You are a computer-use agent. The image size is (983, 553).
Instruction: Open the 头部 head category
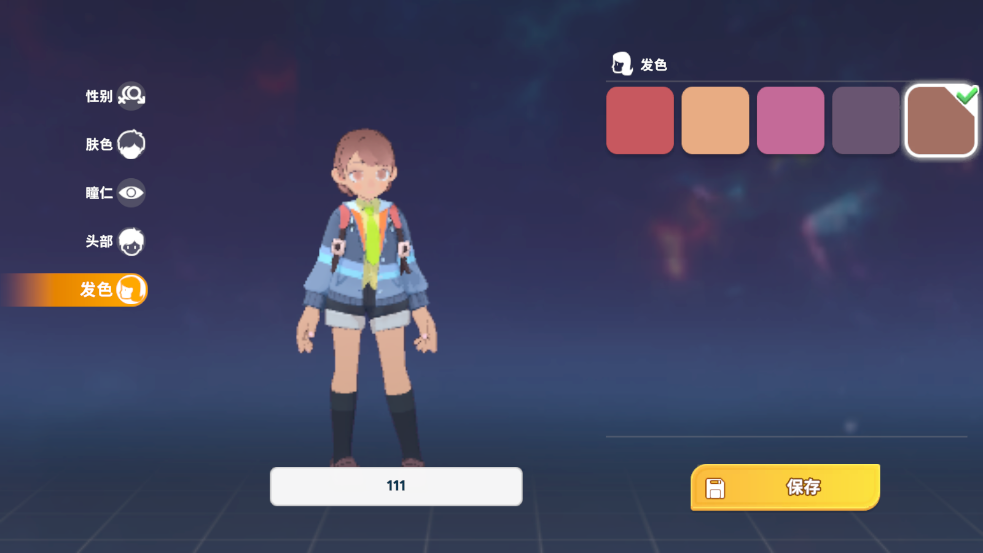(x=115, y=241)
